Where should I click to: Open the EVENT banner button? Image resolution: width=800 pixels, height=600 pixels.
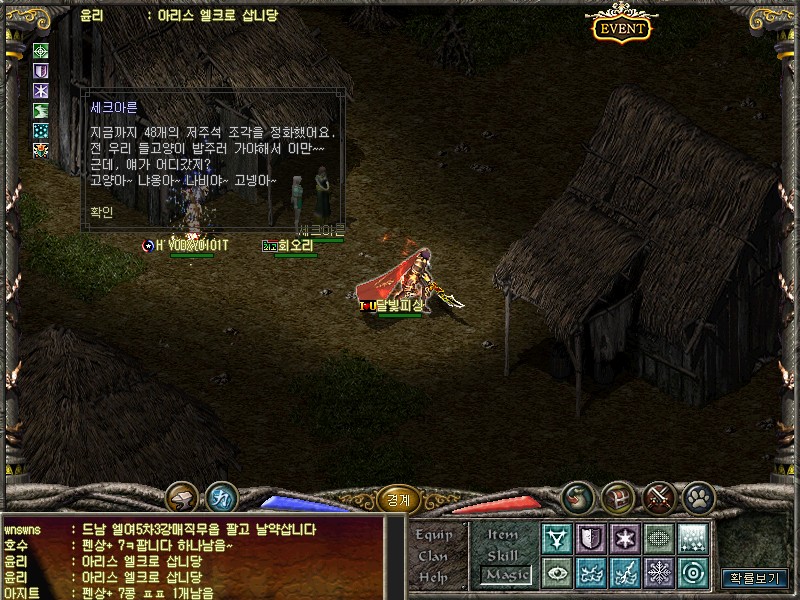[621, 28]
